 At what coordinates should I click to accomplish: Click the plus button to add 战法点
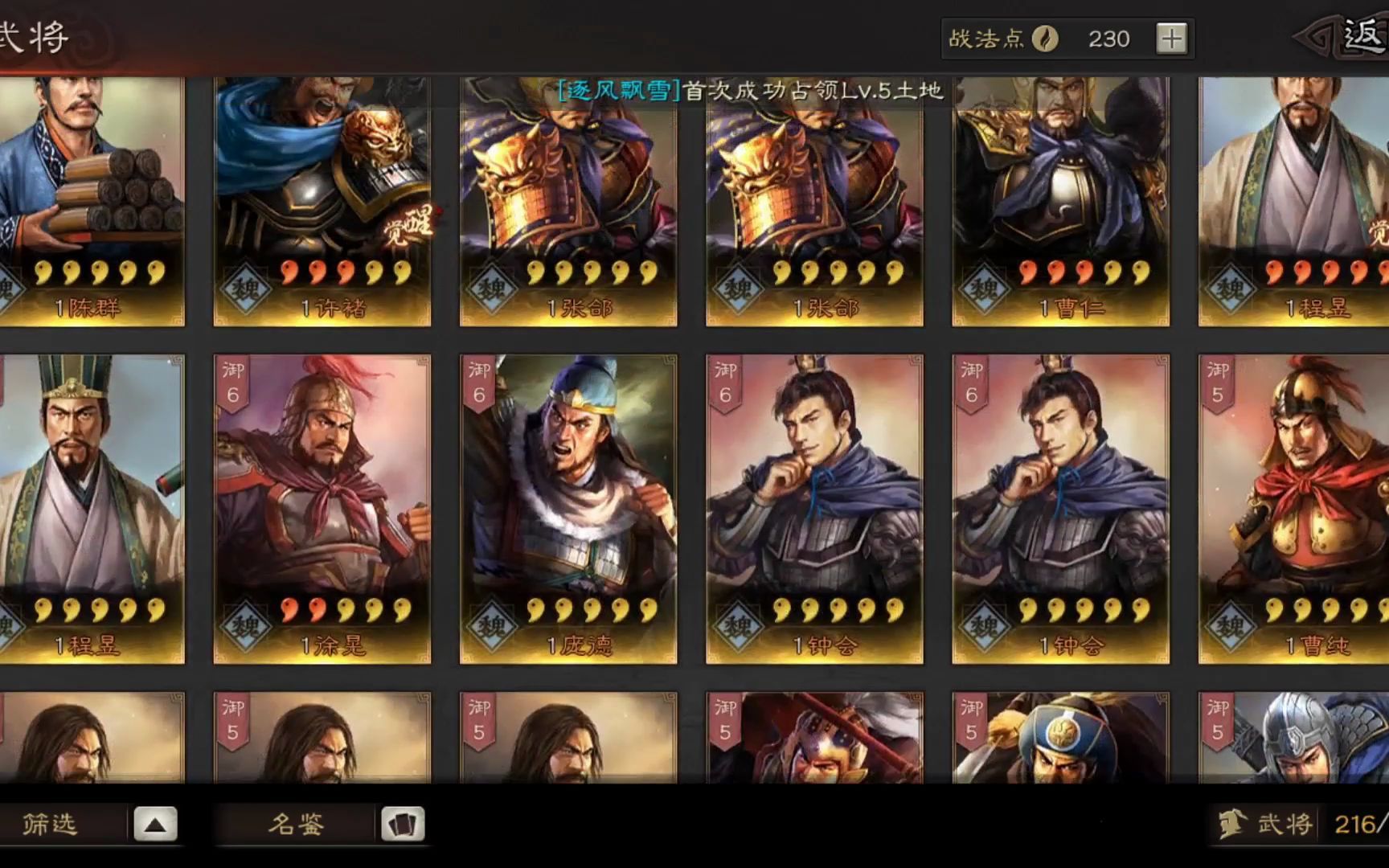1171,38
